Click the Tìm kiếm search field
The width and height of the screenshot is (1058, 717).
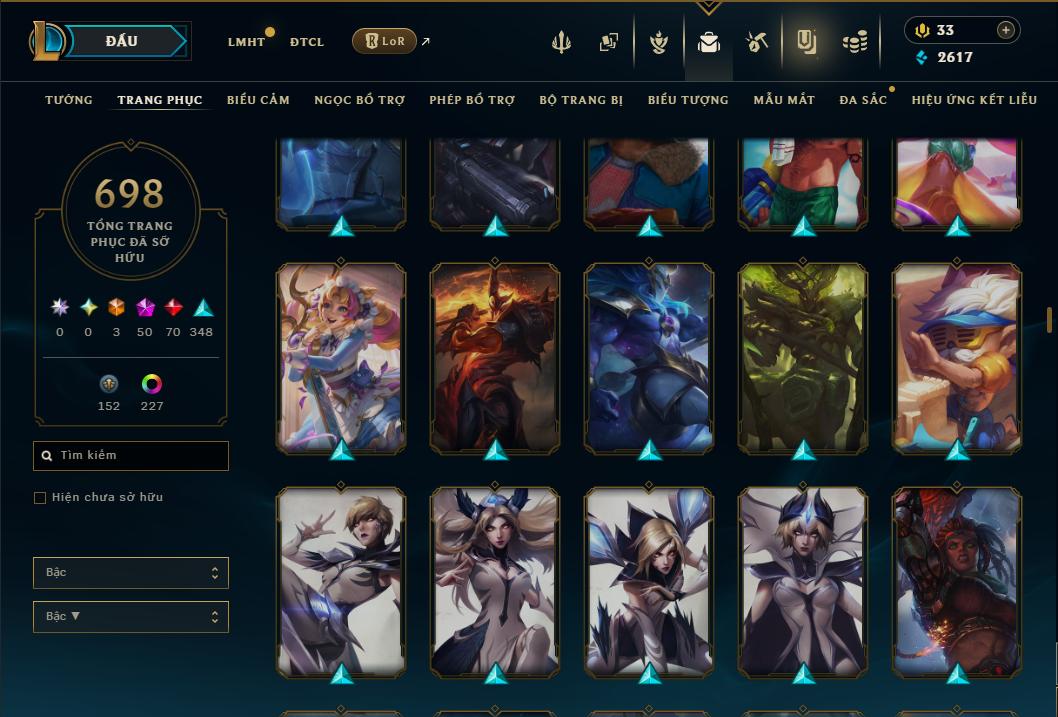pyautogui.click(x=131, y=456)
